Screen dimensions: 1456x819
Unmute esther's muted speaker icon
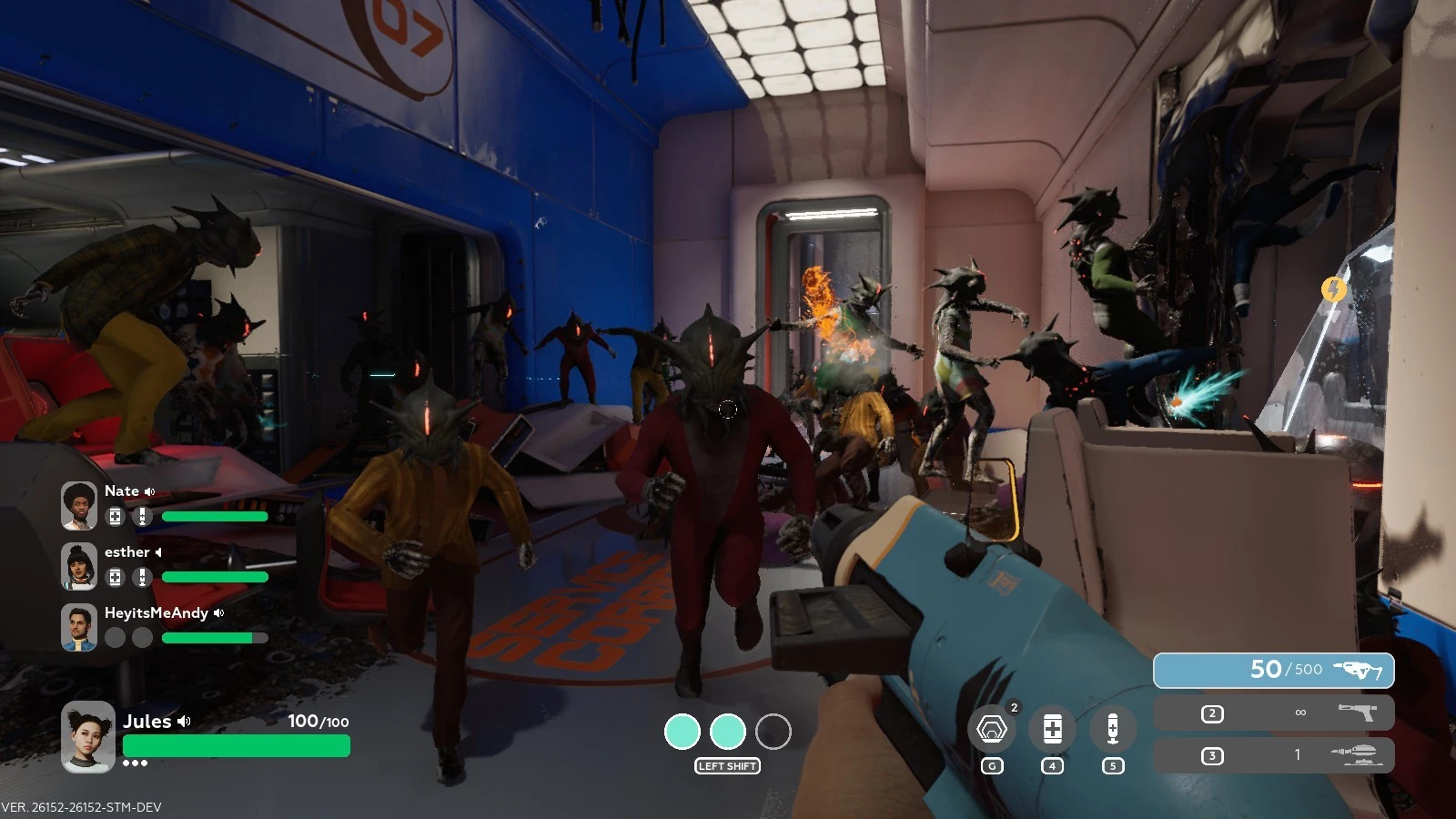coord(160,551)
